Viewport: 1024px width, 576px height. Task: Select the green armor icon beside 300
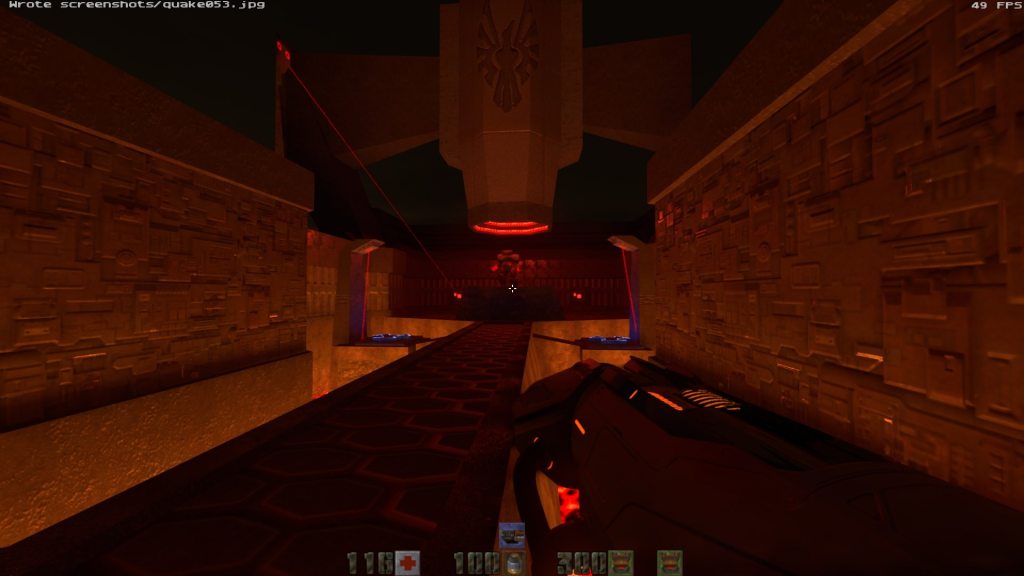(x=620, y=563)
